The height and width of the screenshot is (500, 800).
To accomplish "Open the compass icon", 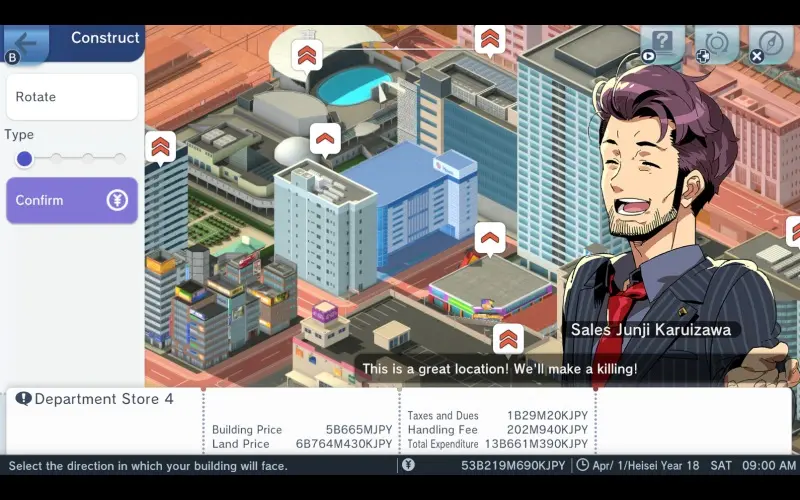I will click(x=770, y=43).
